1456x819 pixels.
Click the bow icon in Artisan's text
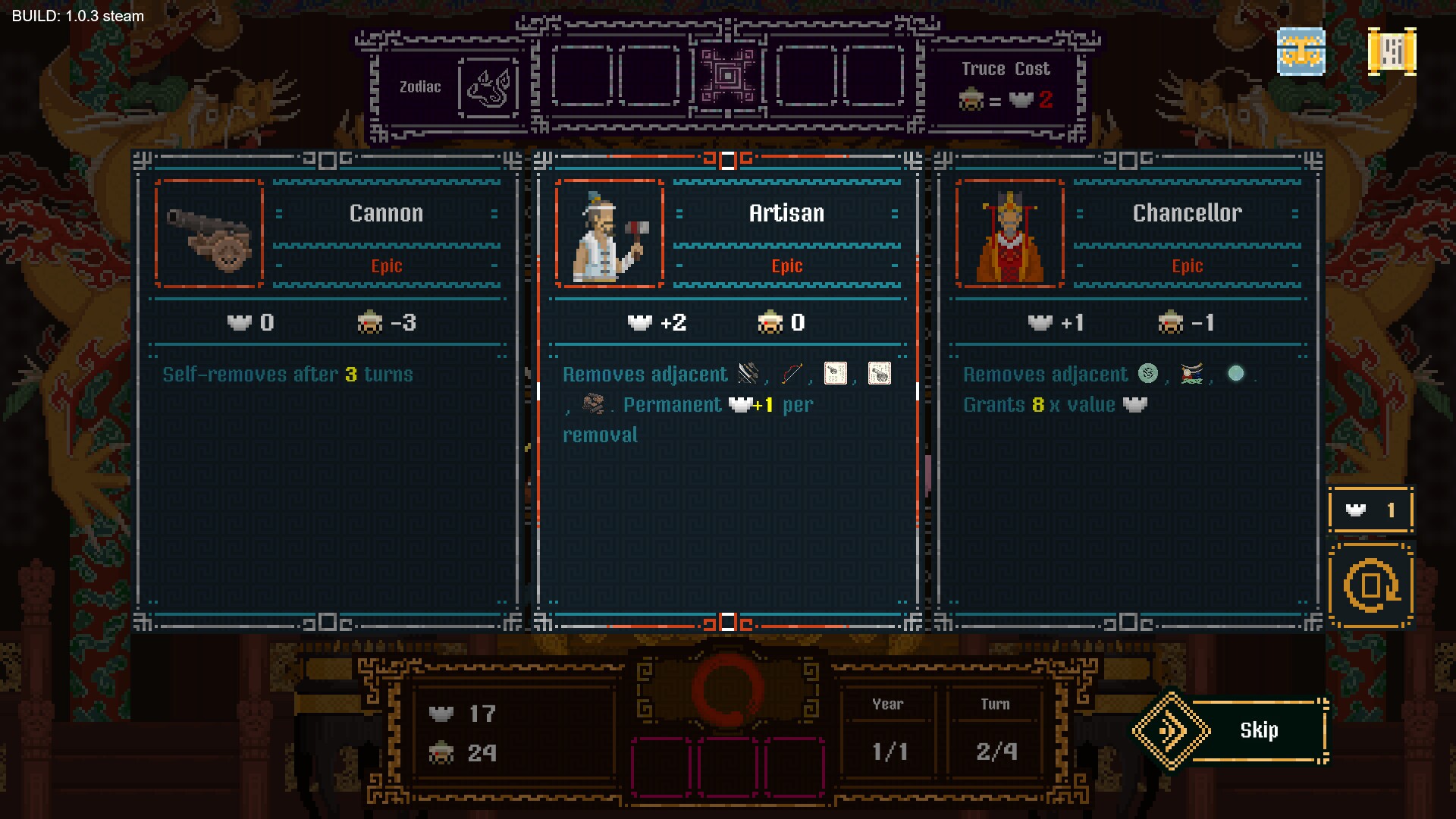tap(791, 373)
